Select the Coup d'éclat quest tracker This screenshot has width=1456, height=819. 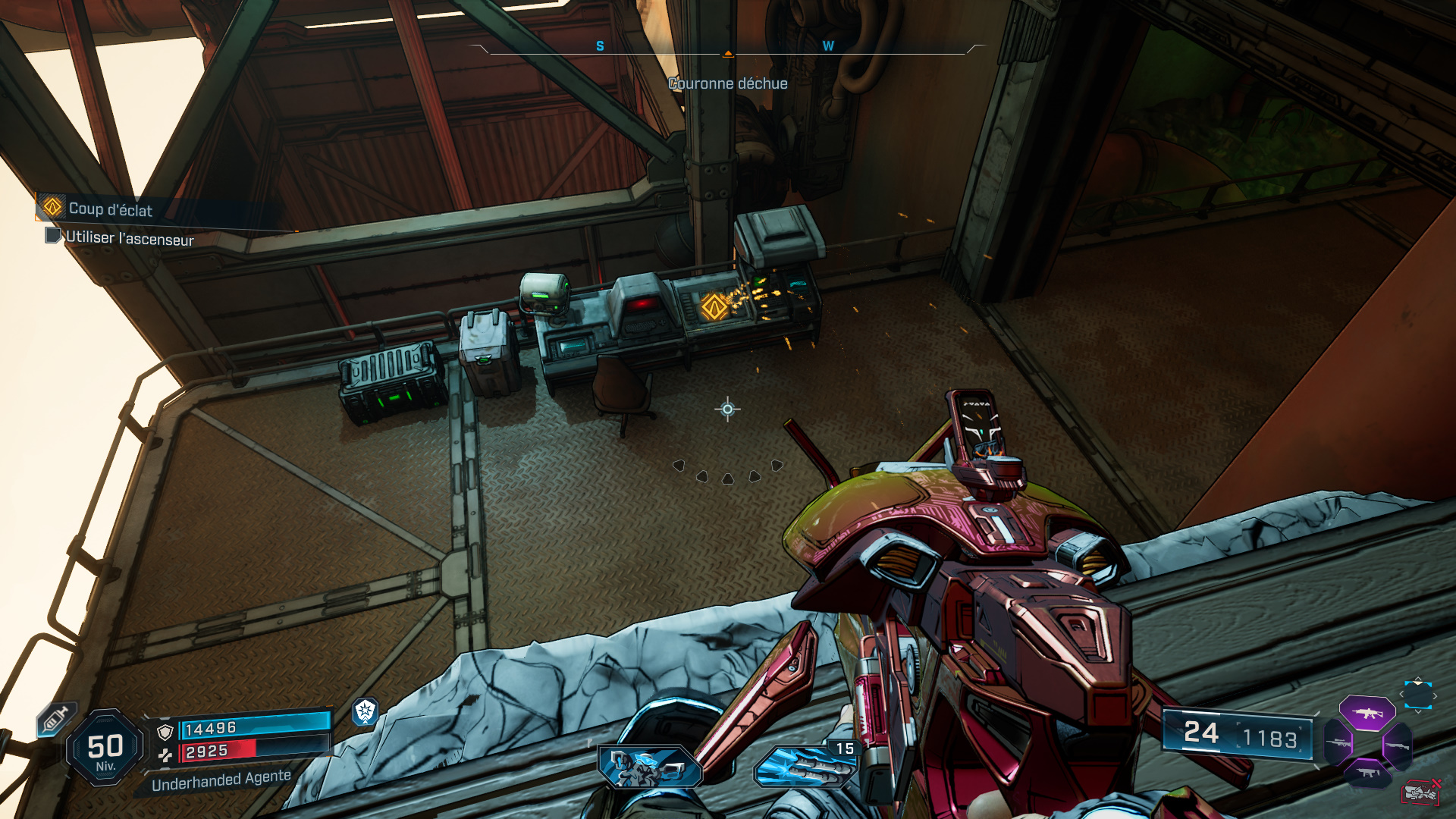point(110,209)
